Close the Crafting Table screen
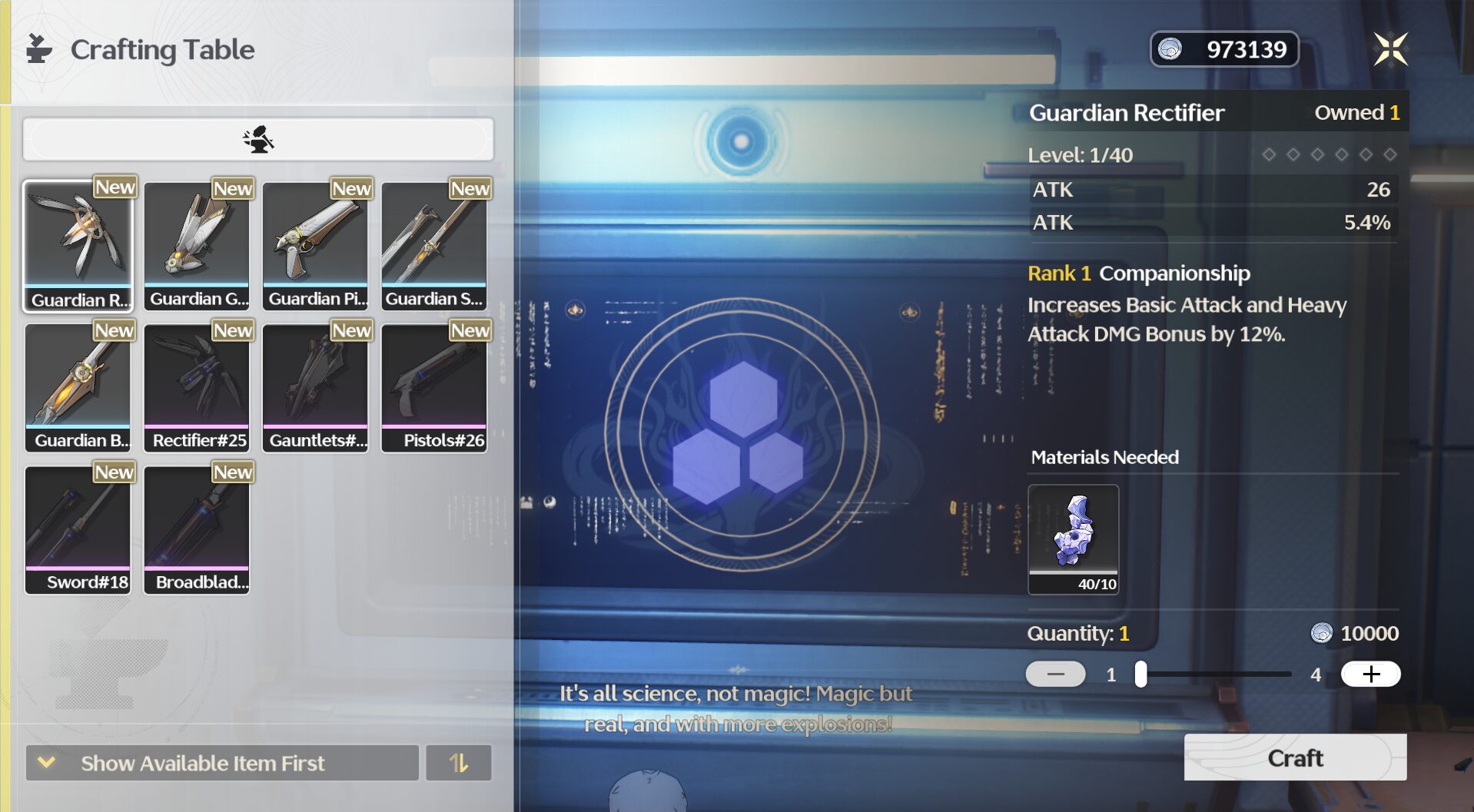The image size is (1474, 812). pyautogui.click(x=1389, y=50)
